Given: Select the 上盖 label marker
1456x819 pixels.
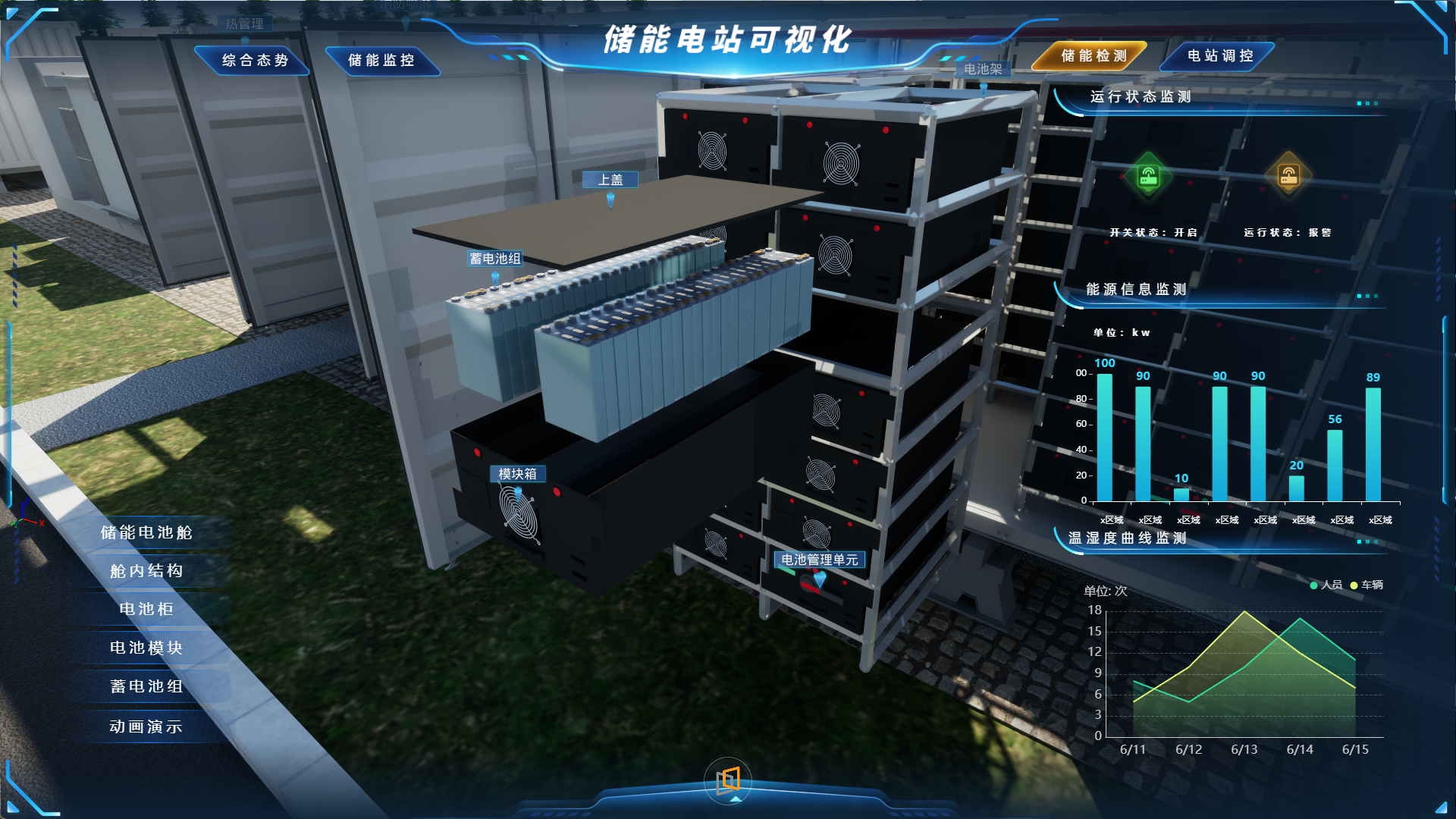Looking at the screenshot, I should pyautogui.click(x=610, y=180).
